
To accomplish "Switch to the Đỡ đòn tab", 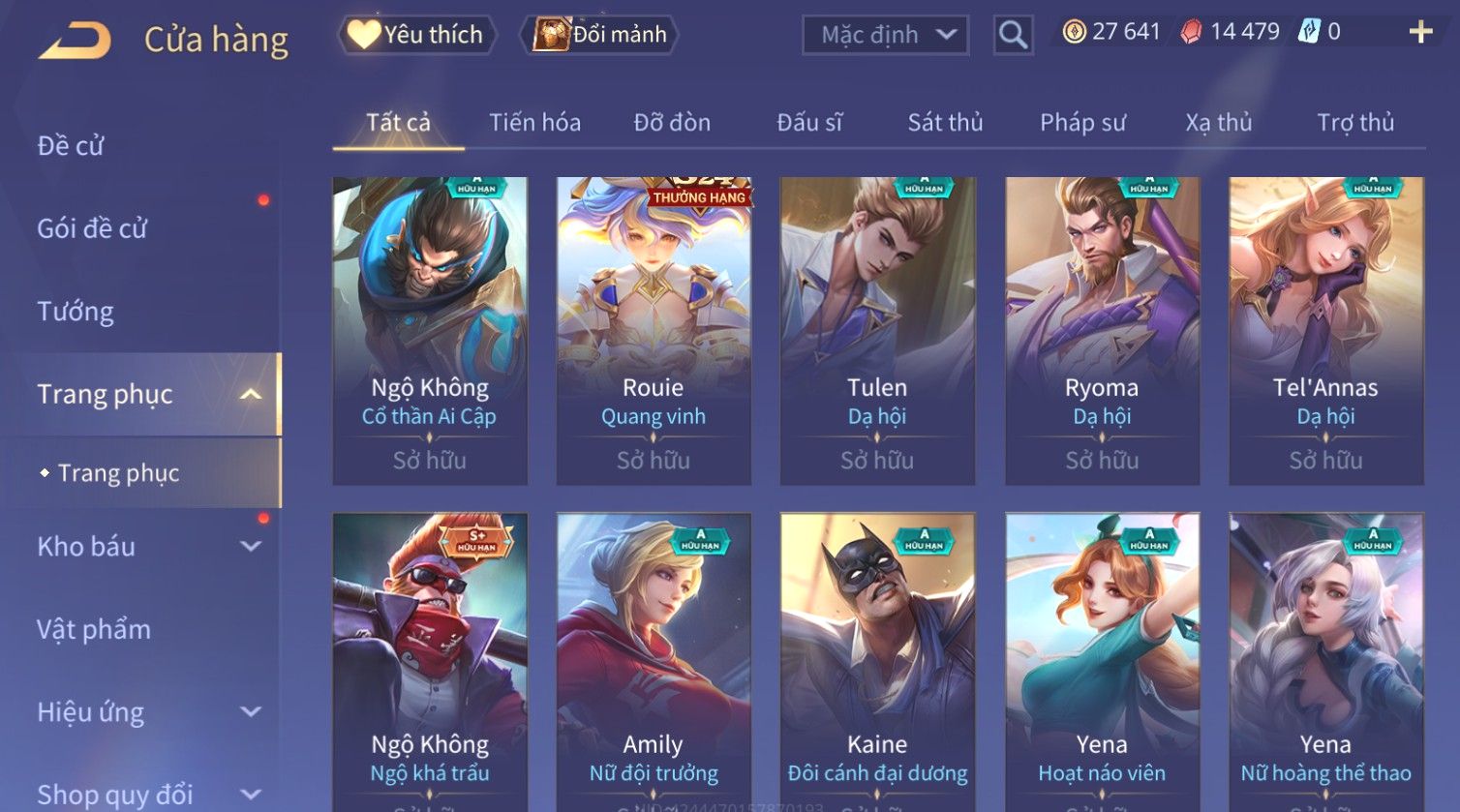I will click(x=672, y=123).
